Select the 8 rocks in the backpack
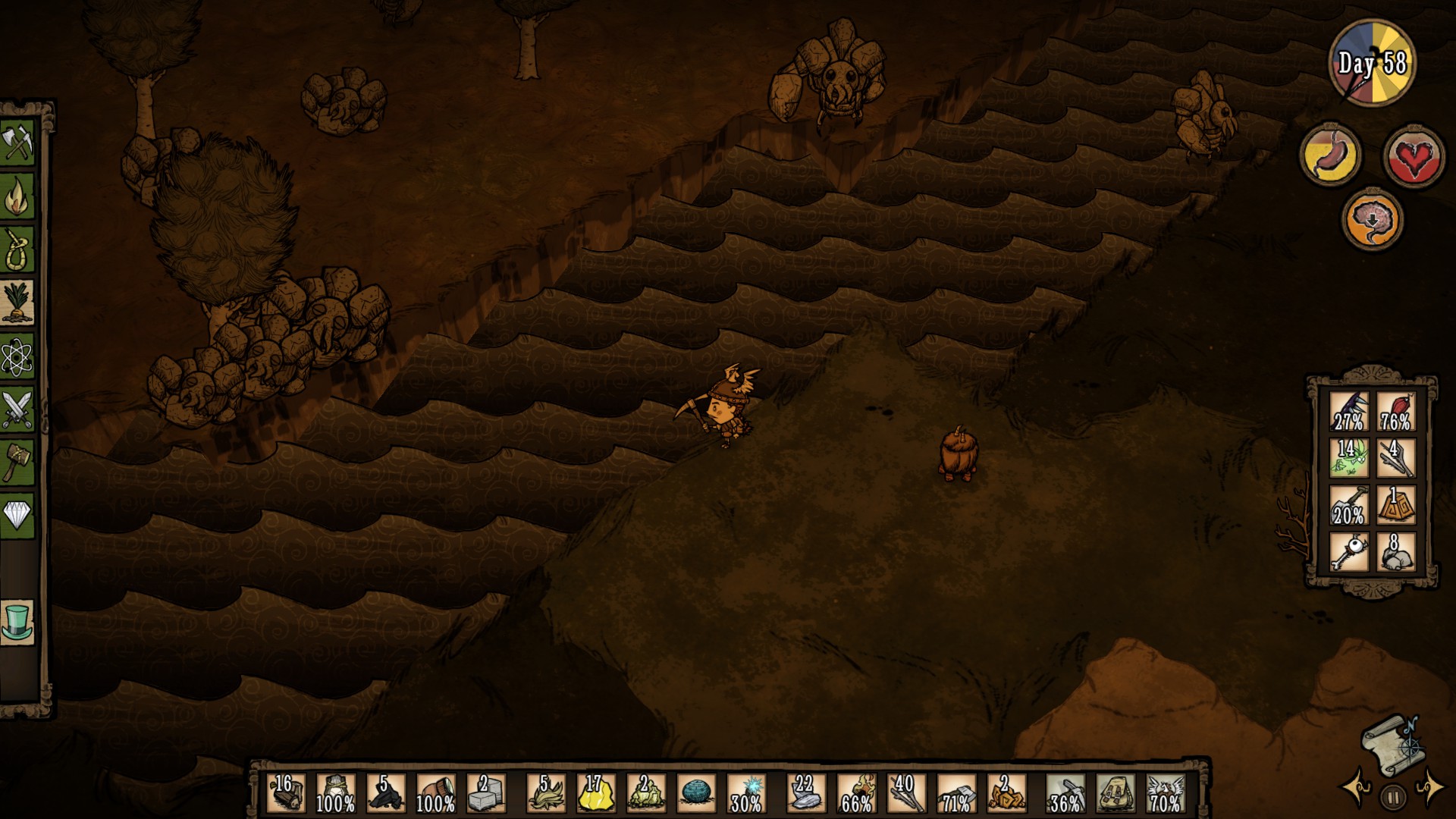Image resolution: width=1456 pixels, height=819 pixels. [1396, 551]
